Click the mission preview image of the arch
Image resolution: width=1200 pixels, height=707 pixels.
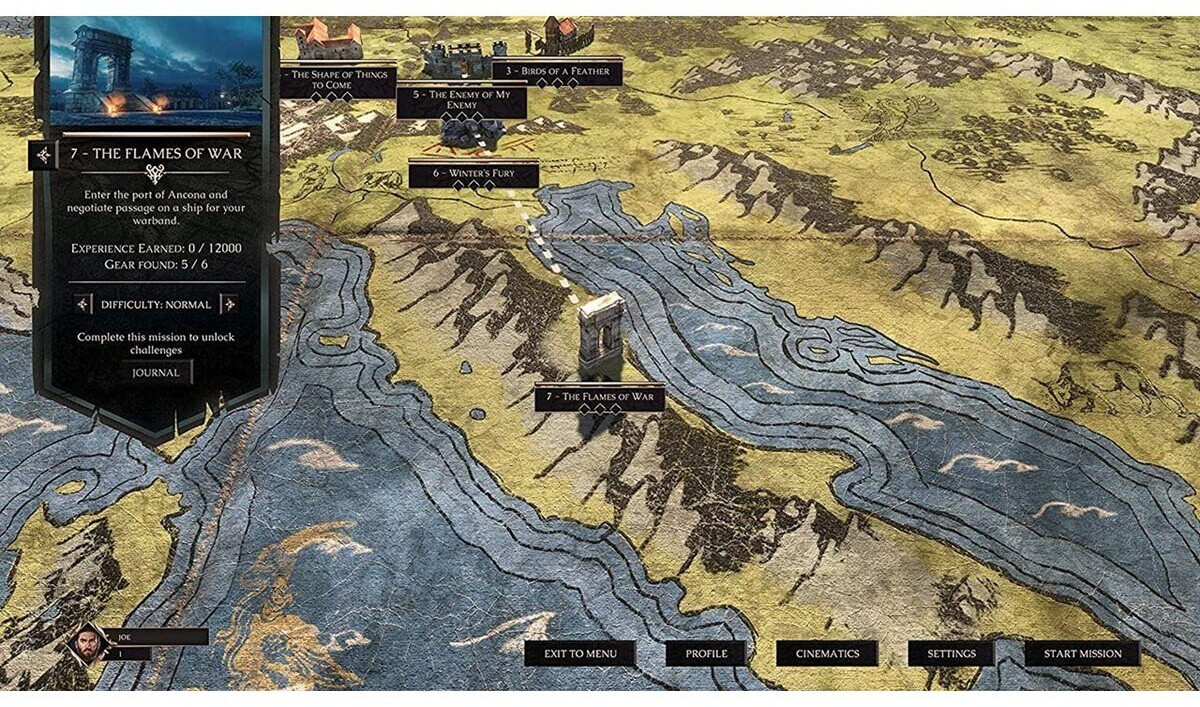coord(156,70)
